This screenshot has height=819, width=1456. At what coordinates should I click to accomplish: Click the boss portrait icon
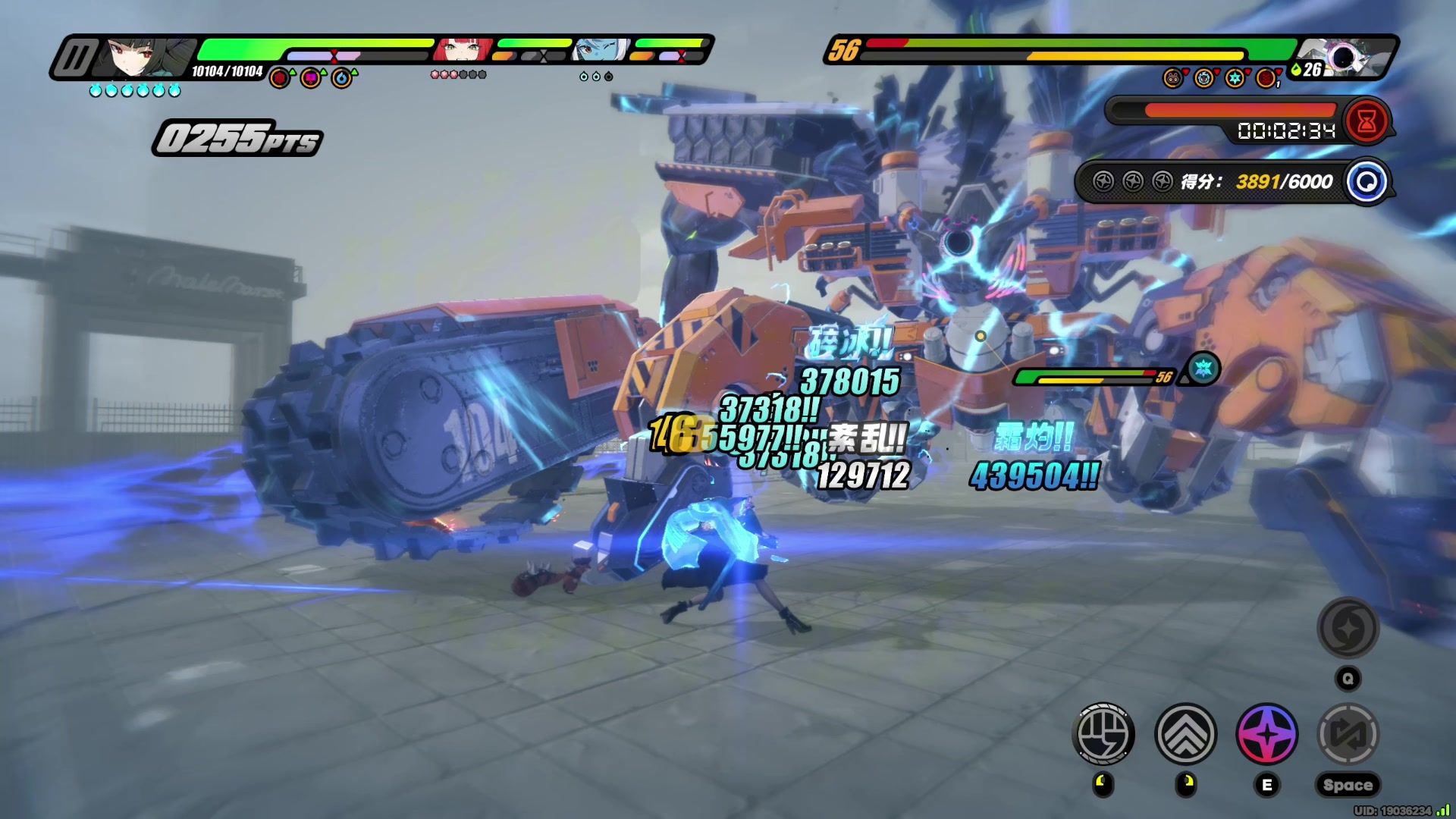click(1343, 57)
